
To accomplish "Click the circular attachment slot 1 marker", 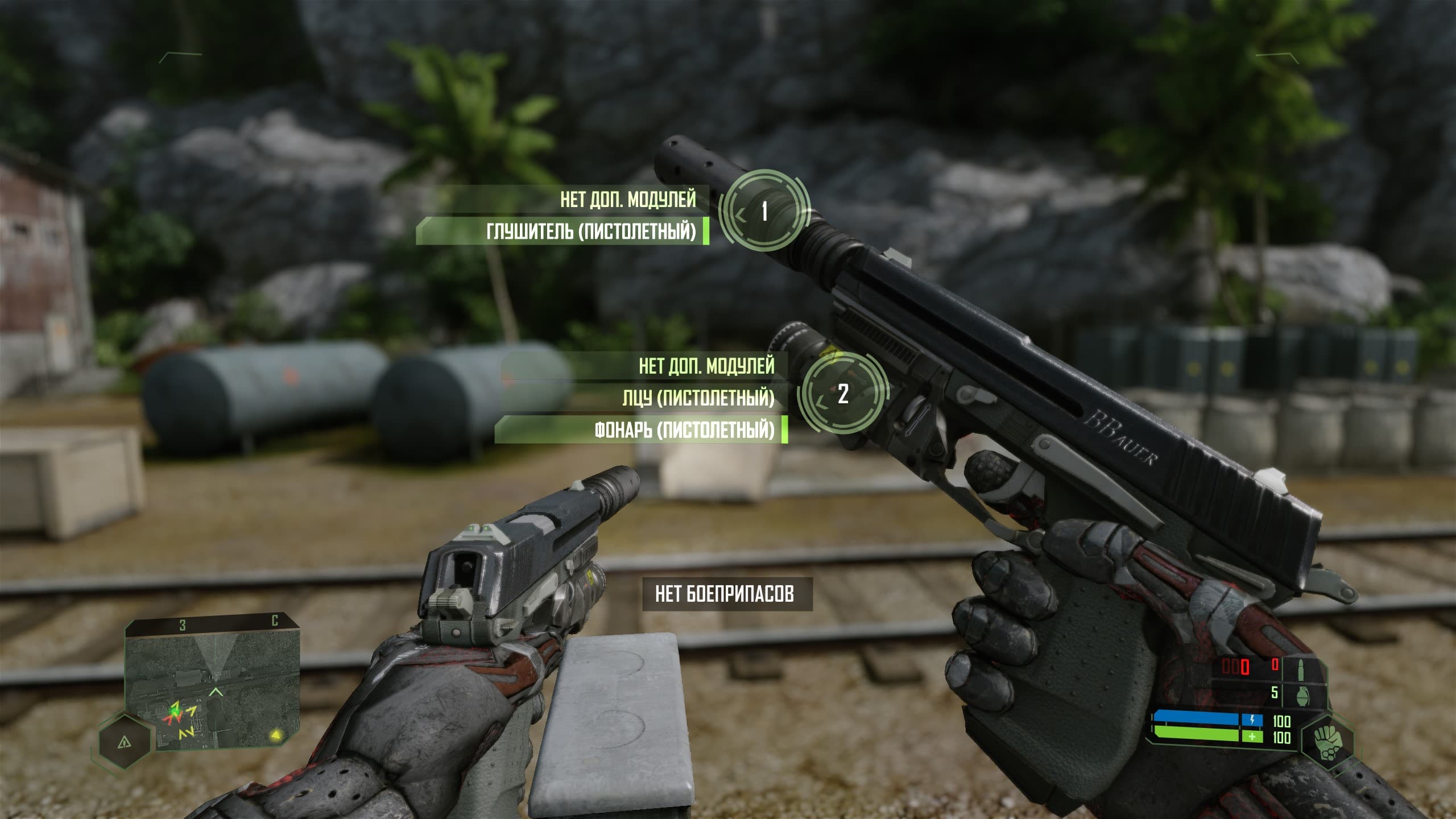I will click(764, 212).
